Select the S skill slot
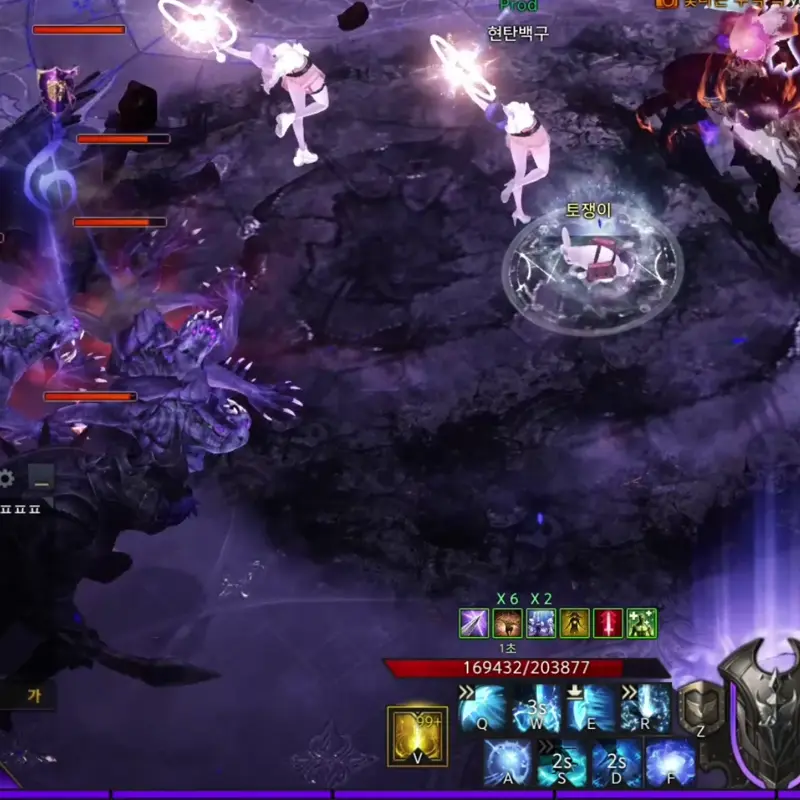The height and width of the screenshot is (800, 800). click(x=563, y=763)
